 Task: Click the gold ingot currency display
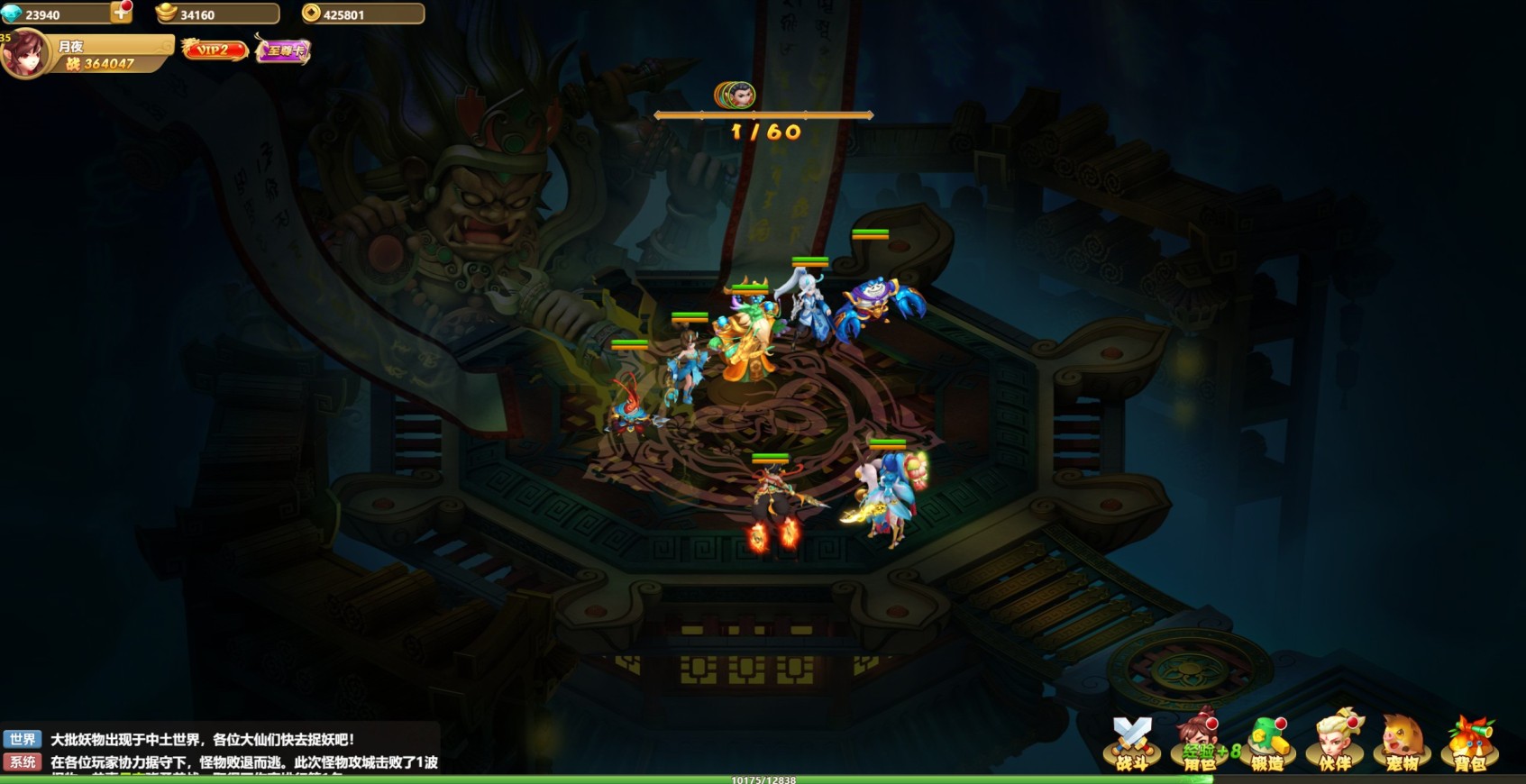point(216,14)
